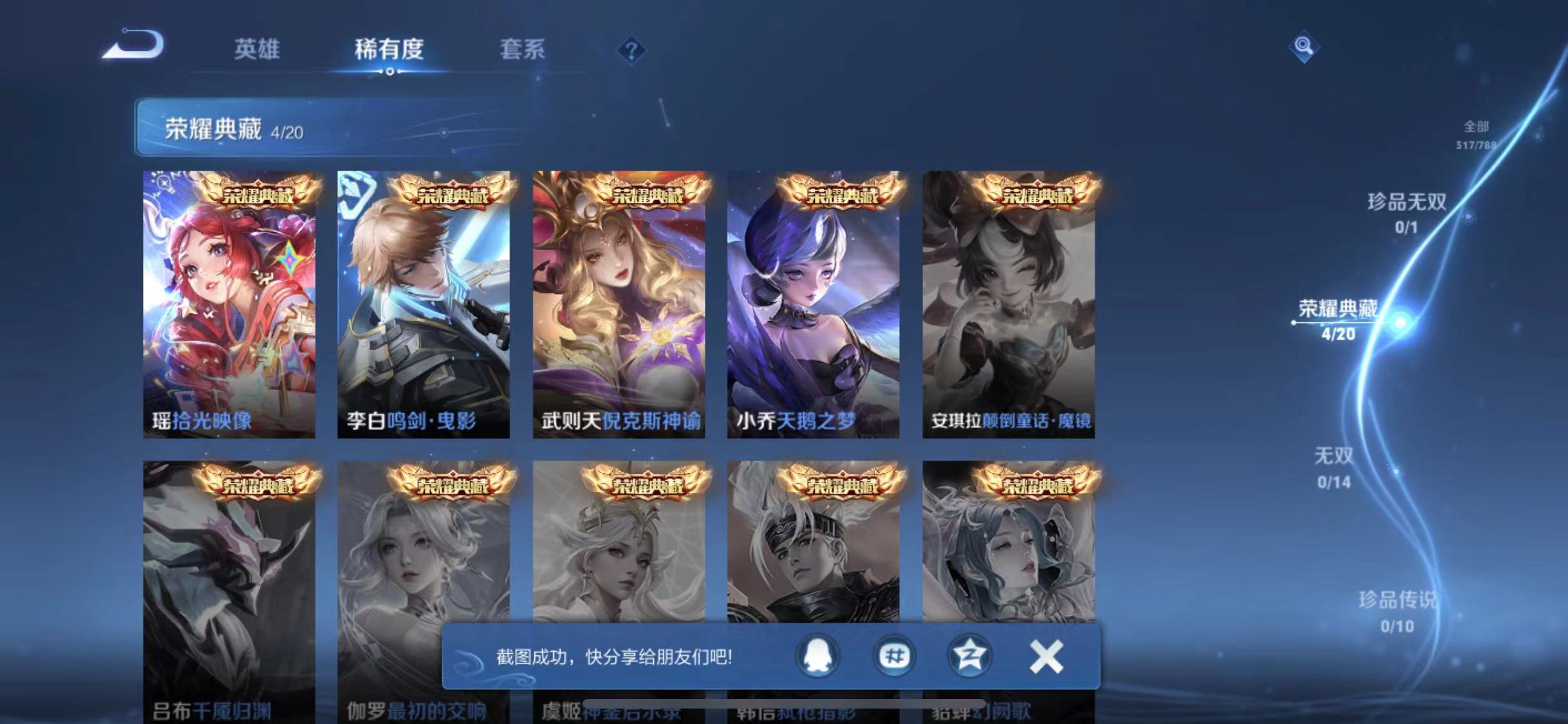Share the screenshot via the QQ penguin icon
1568x724 pixels.
[816, 657]
